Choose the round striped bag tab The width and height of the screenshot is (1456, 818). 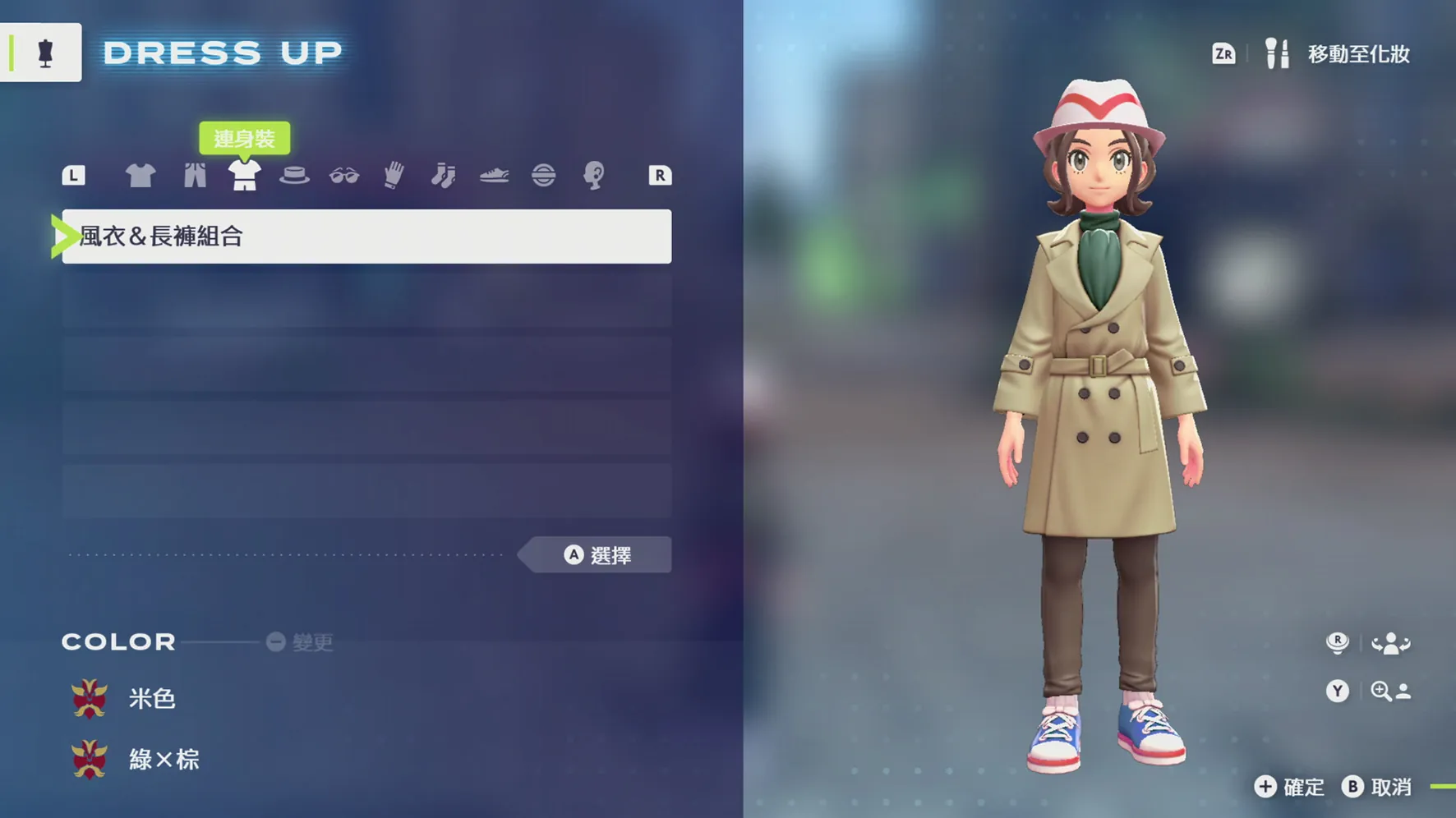pyautogui.click(x=543, y=175)
